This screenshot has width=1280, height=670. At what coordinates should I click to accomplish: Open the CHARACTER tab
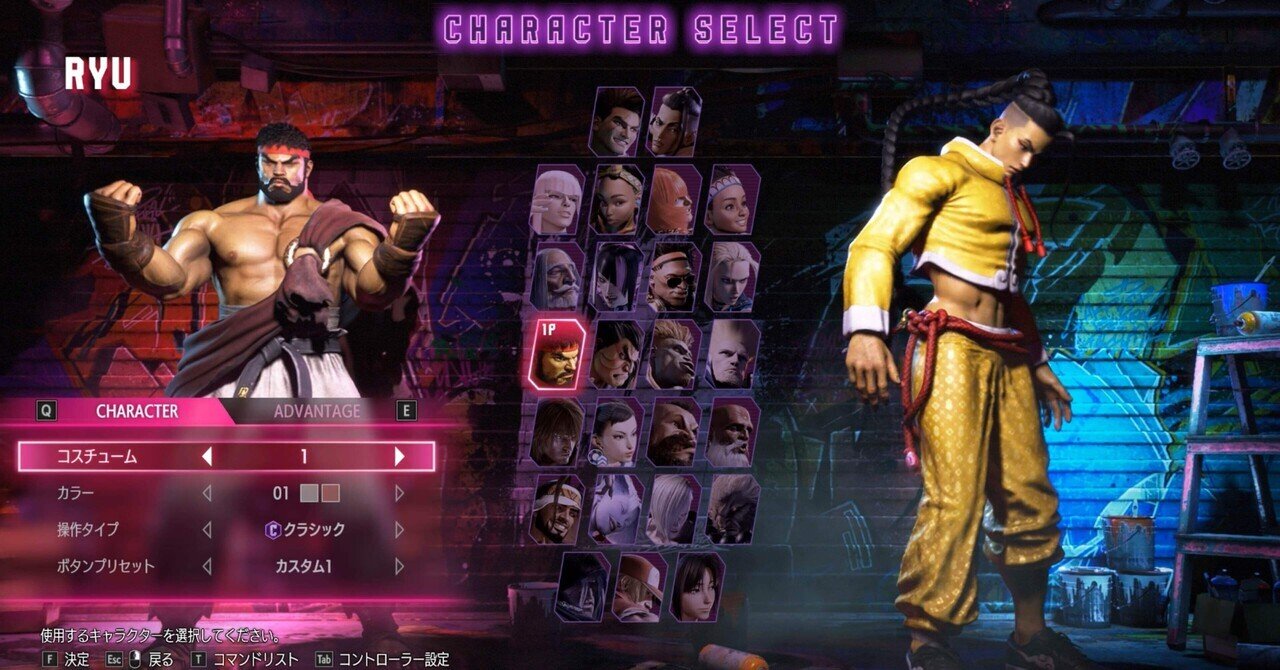coord(137,411)
